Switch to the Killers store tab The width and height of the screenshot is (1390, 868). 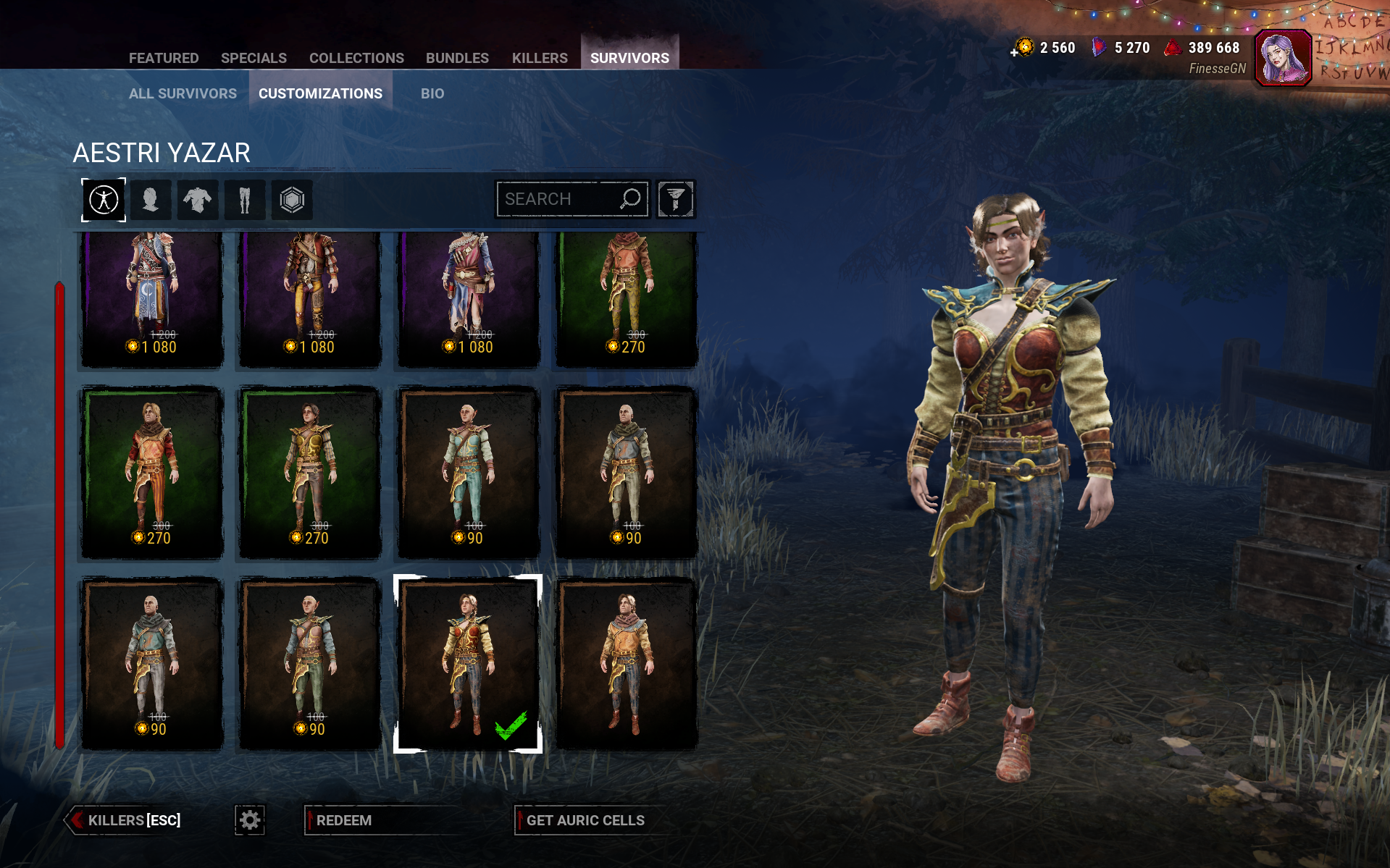(x=540, y=58)
